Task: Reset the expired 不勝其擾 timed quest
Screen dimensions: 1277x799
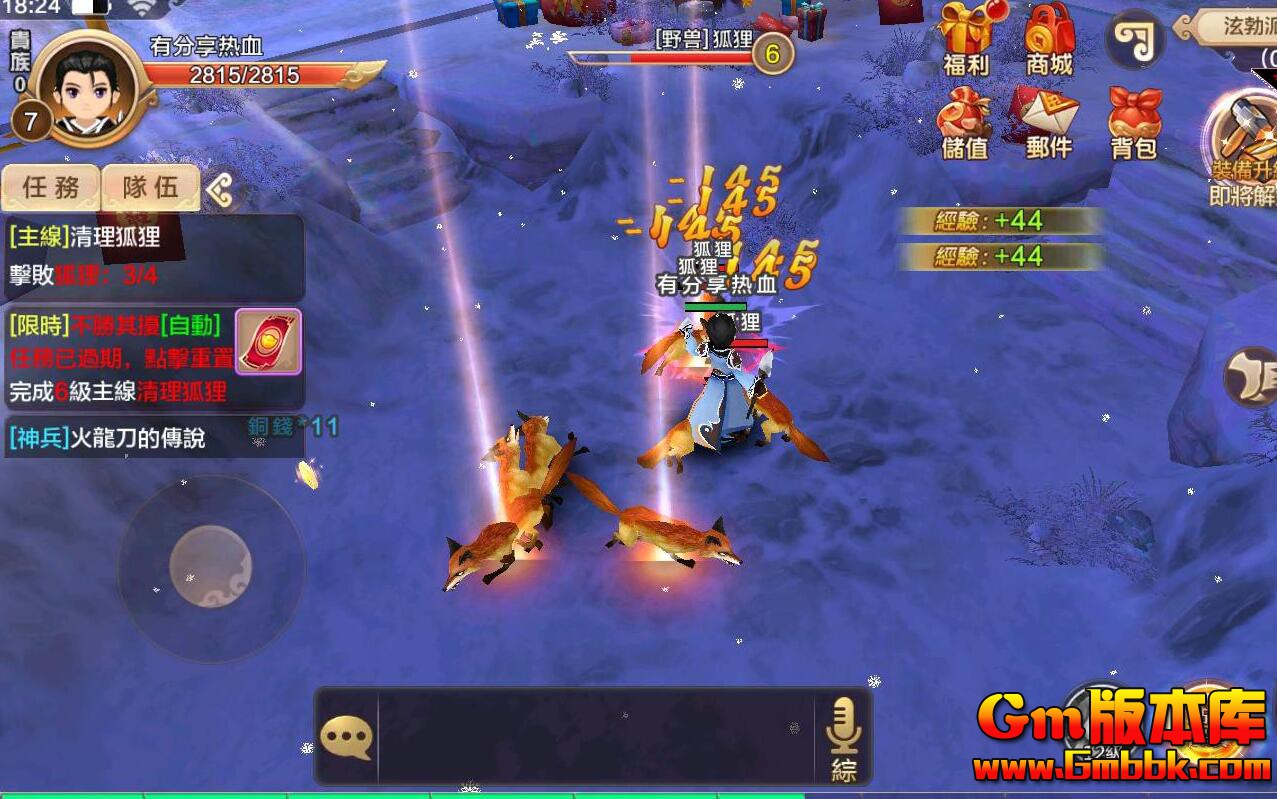Action: click(120, 357)
